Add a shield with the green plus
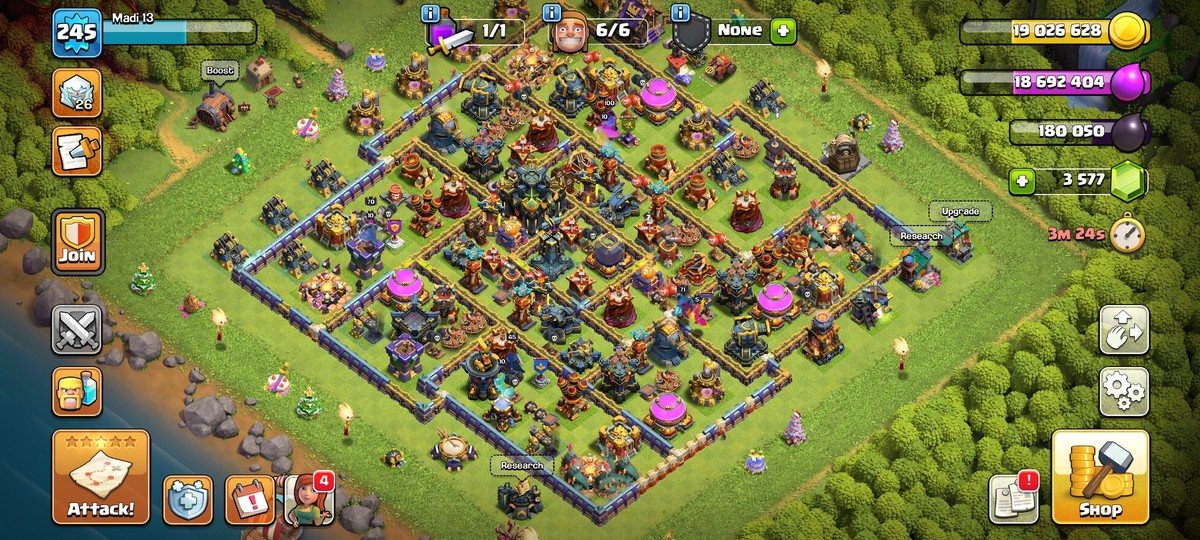This screenshot has height=540, width=1200. click(x=782, y=31)
